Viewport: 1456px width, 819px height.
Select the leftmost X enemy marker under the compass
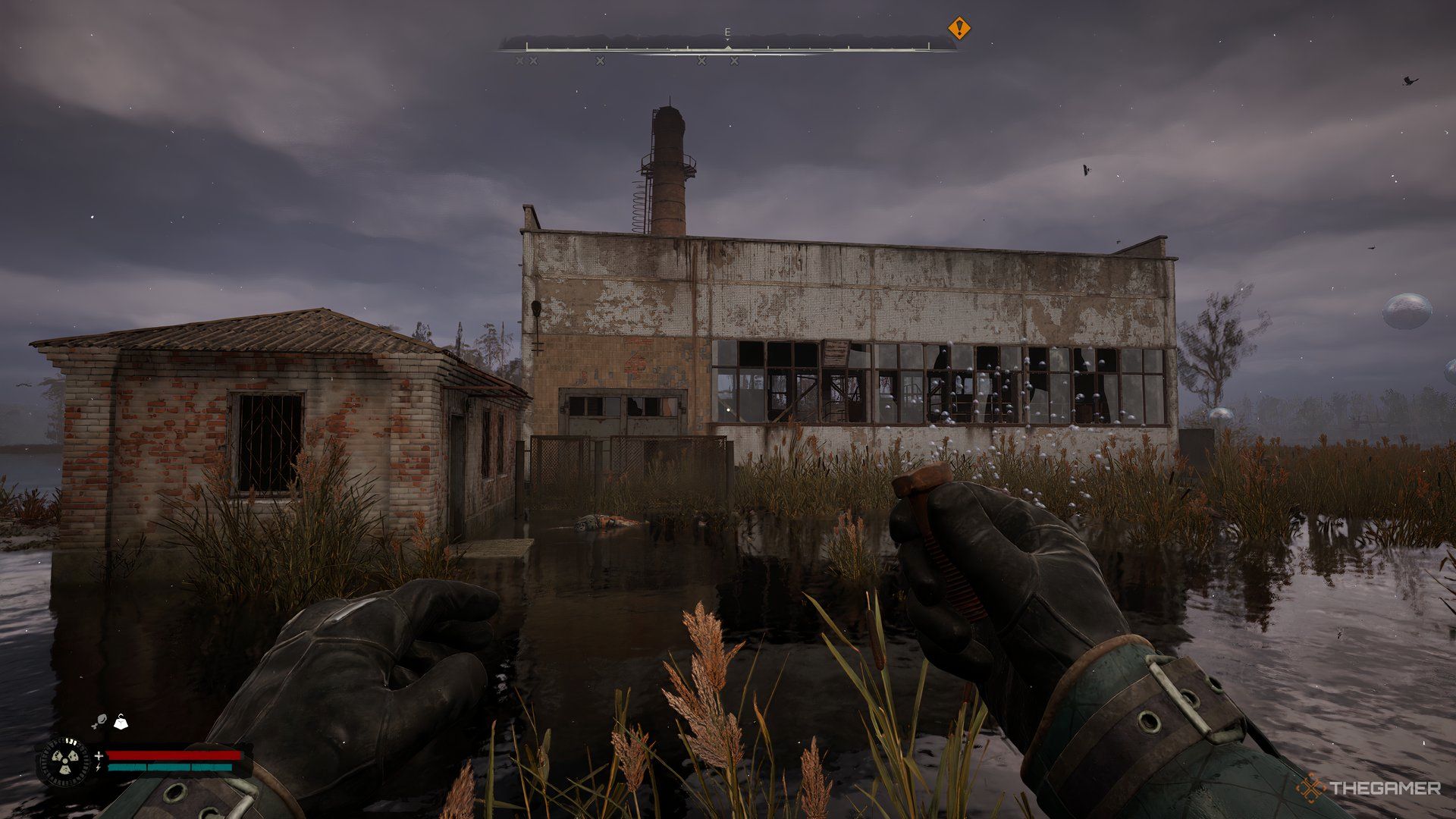click(519, 61)
